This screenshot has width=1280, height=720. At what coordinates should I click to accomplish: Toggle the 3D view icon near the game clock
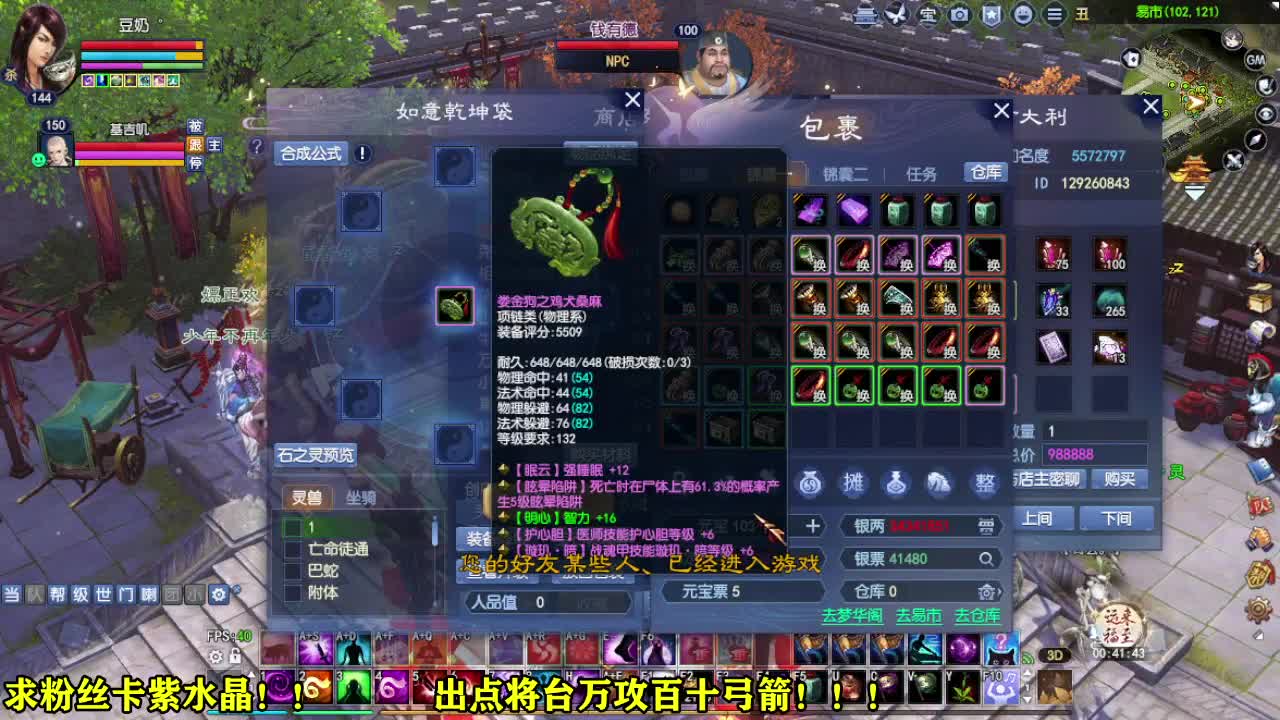(1055, 655)
